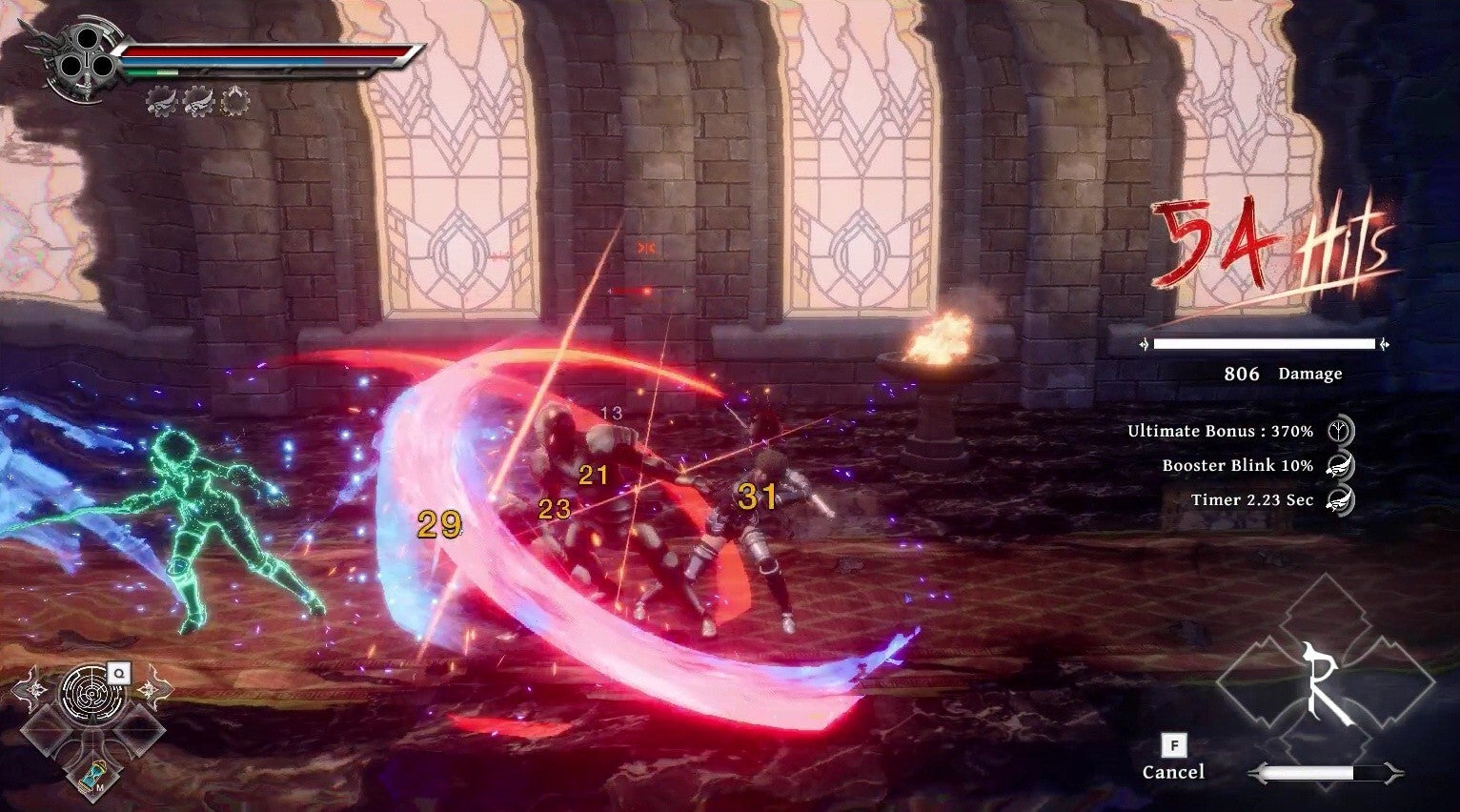Expand the left arrowhead beside the damage bar

(1144, 345)
